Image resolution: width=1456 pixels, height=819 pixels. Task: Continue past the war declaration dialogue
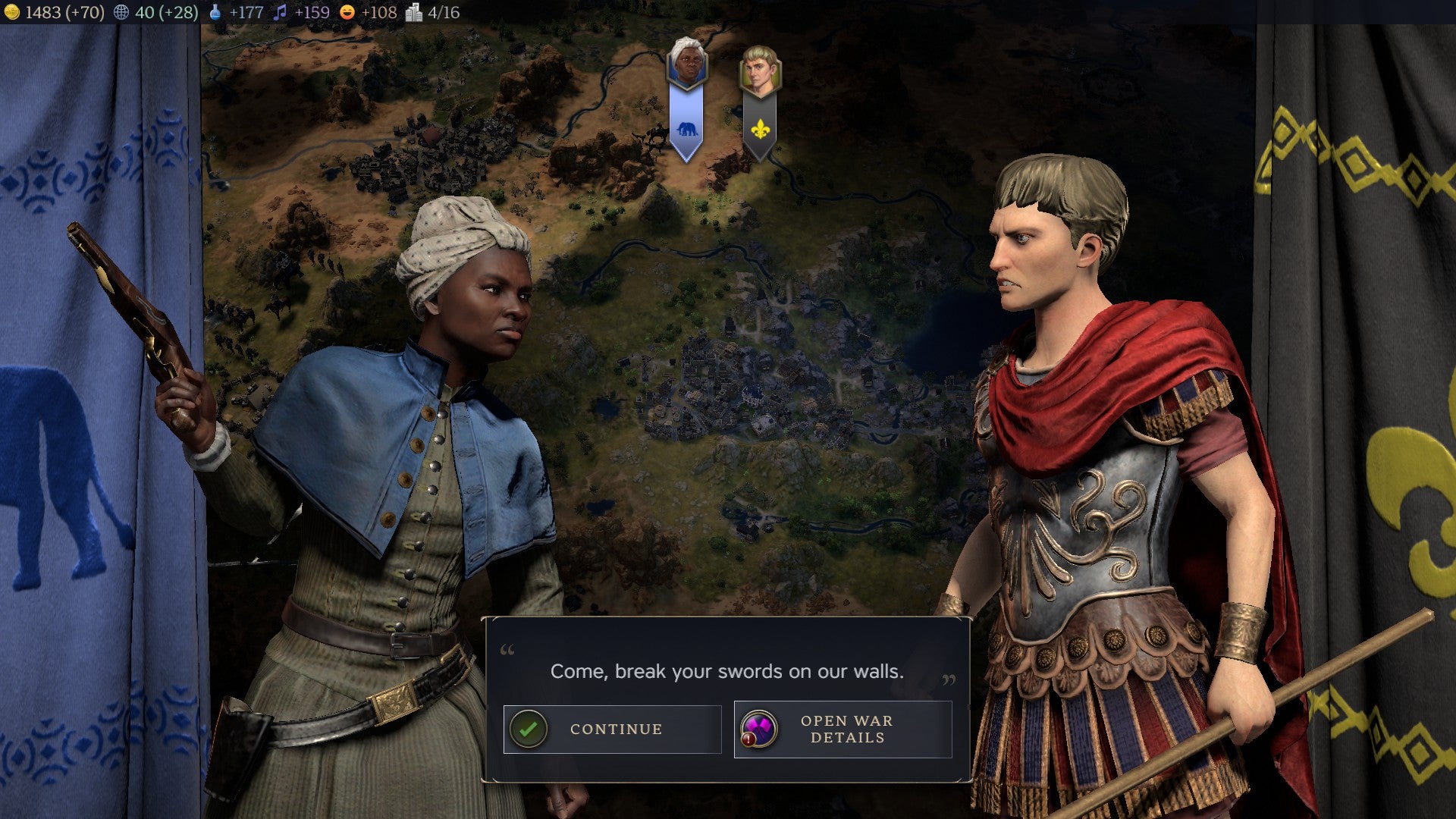tap(612, 729)
